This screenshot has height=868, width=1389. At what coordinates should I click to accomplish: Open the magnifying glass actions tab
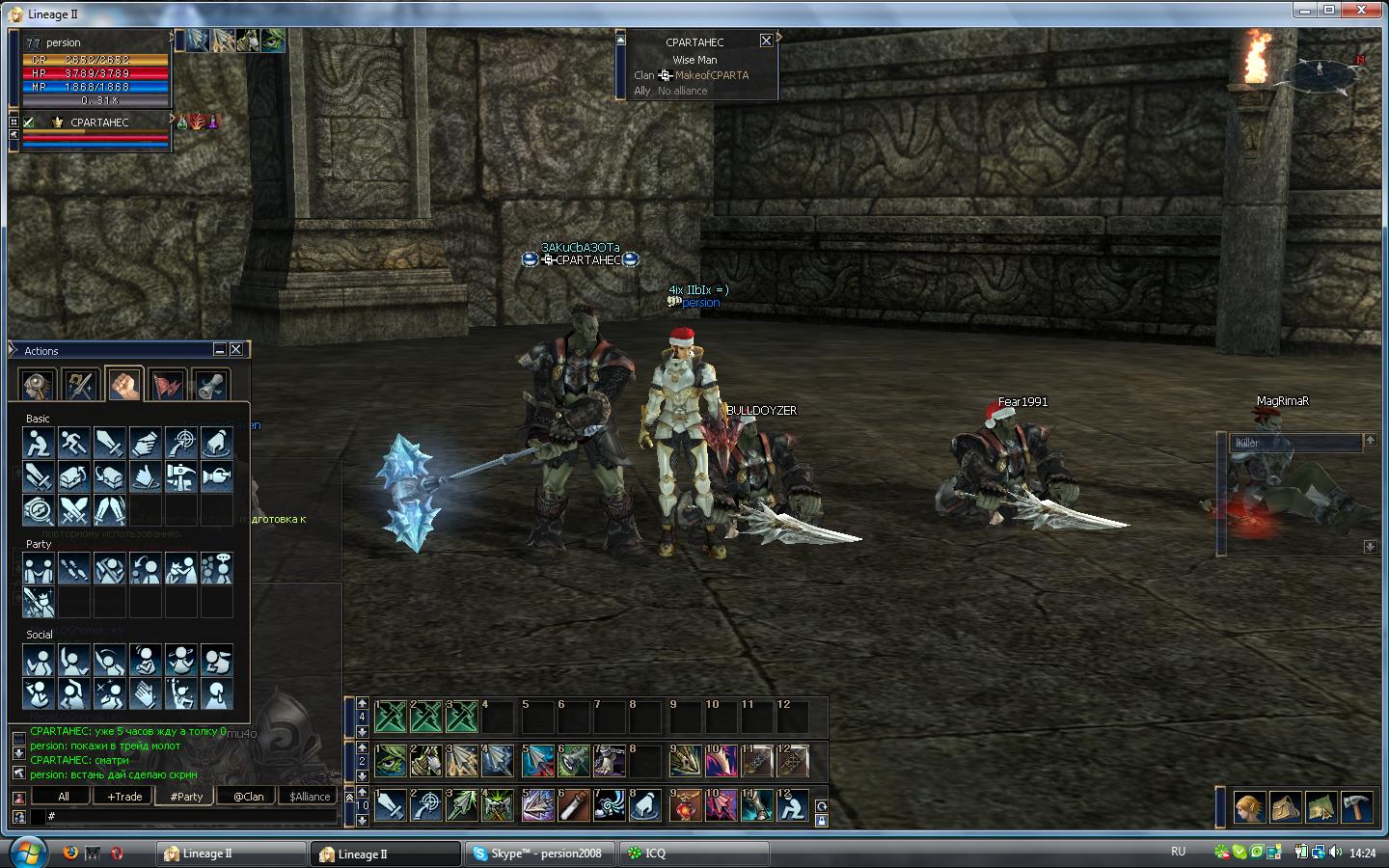pos(38,386)
